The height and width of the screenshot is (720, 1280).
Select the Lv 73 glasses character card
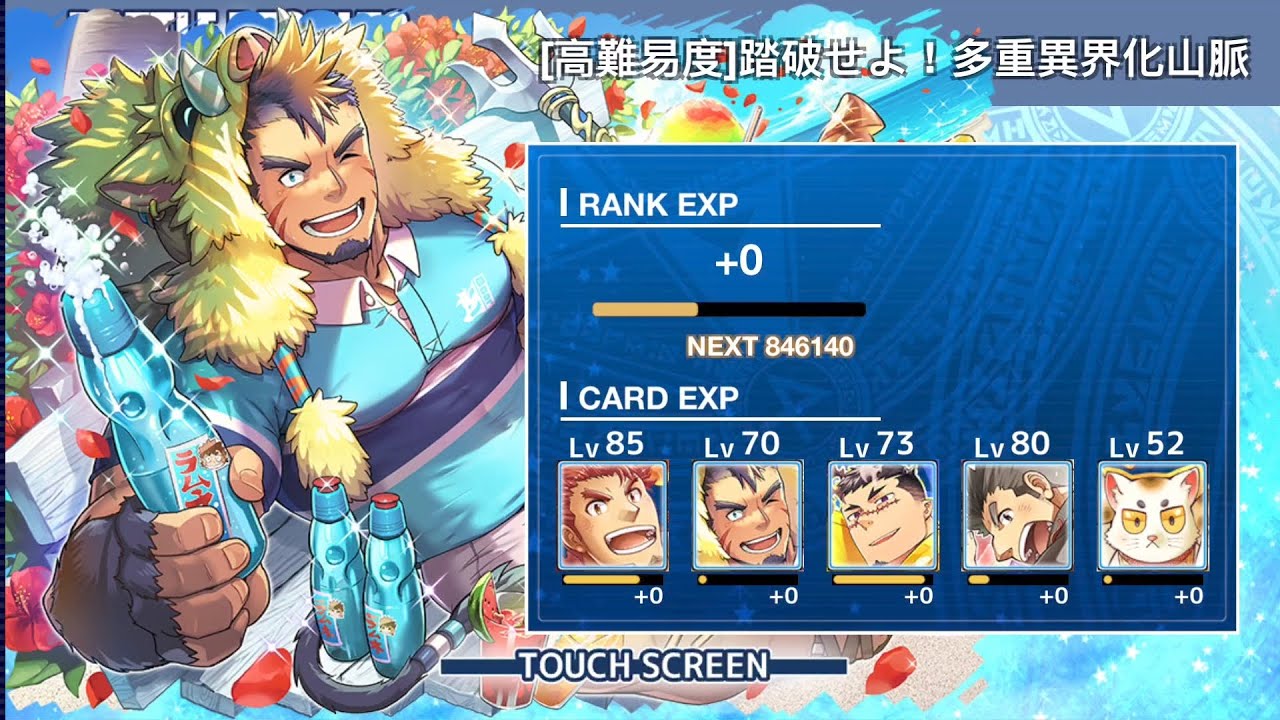[882, 516]
